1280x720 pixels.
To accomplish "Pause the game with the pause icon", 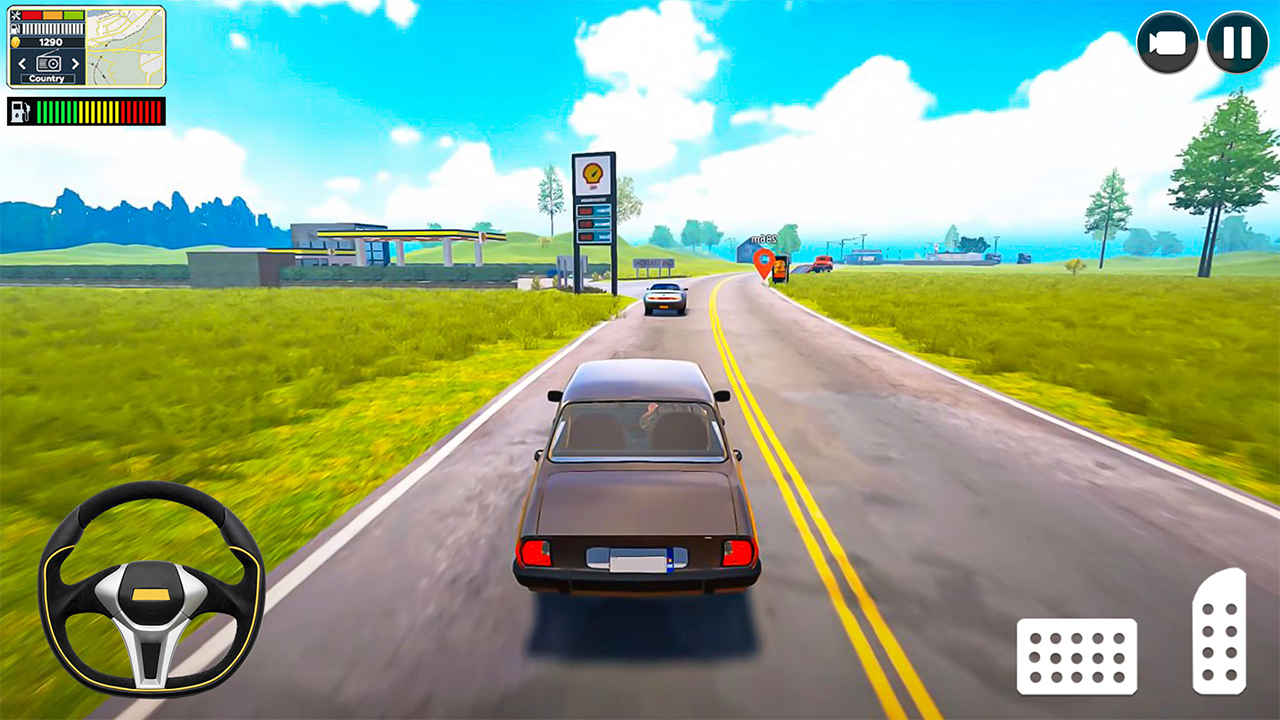I will (x=1237, y=43).
